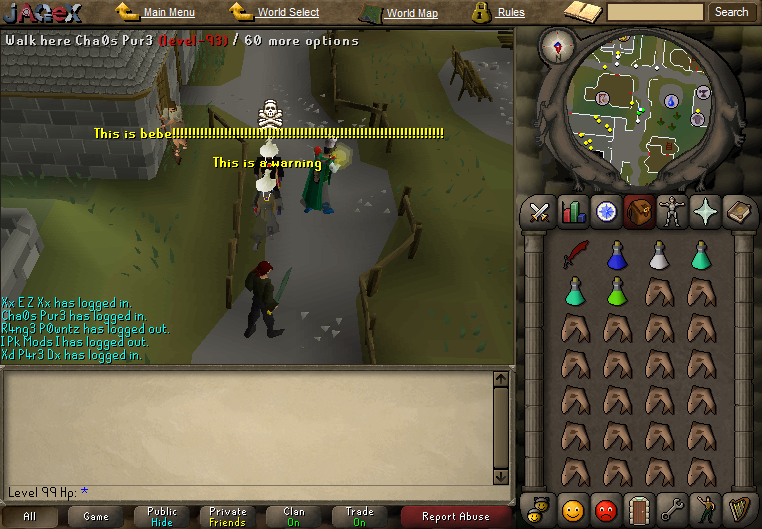Open the World Map

click(x=411, y=13)
